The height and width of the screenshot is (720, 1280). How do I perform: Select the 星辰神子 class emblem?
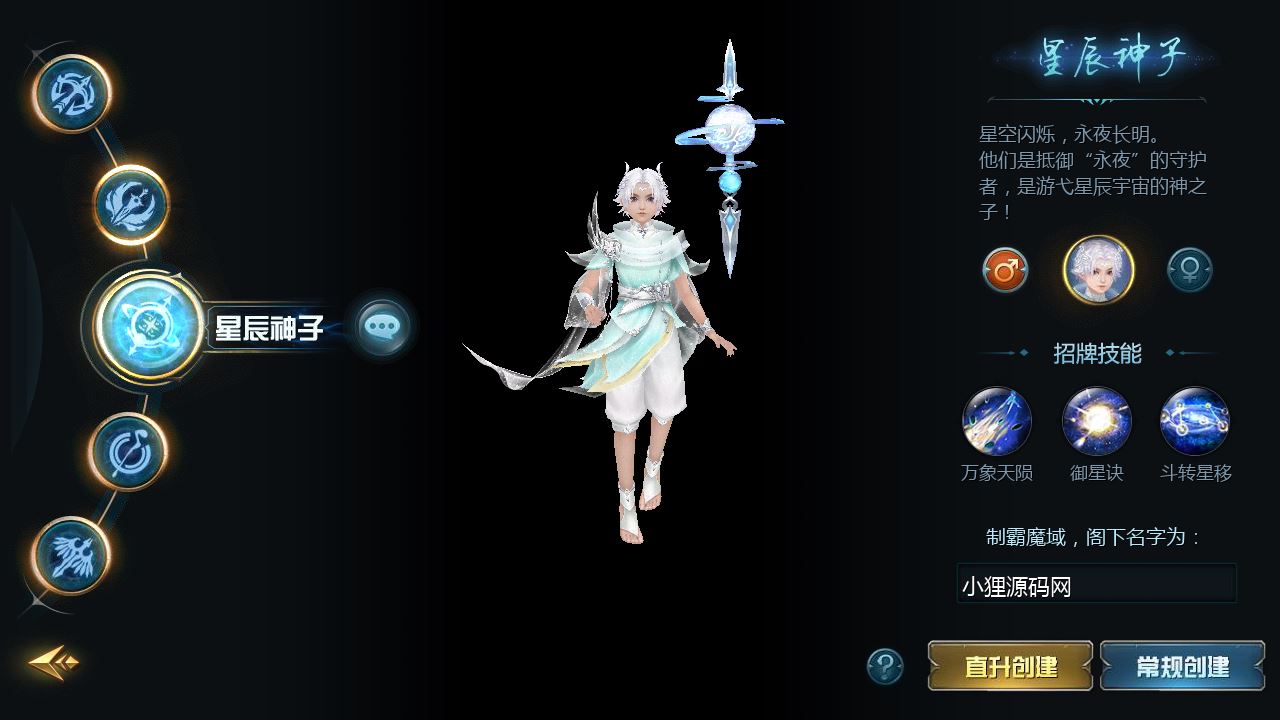coord(150,326)
